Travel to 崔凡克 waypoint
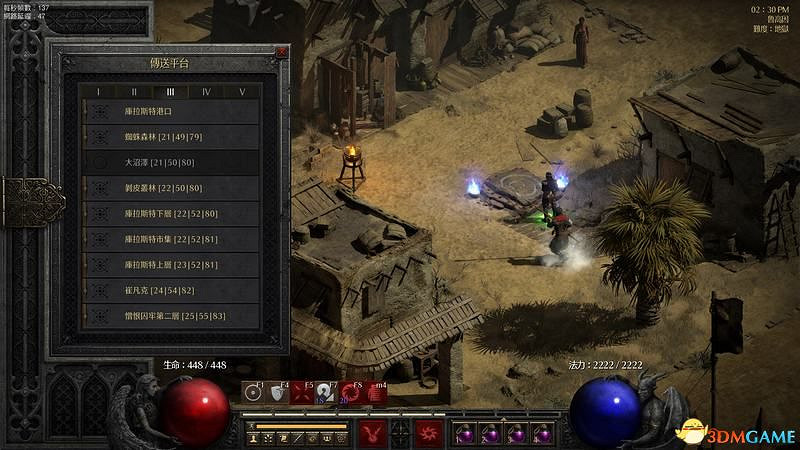 pos(170,290)
